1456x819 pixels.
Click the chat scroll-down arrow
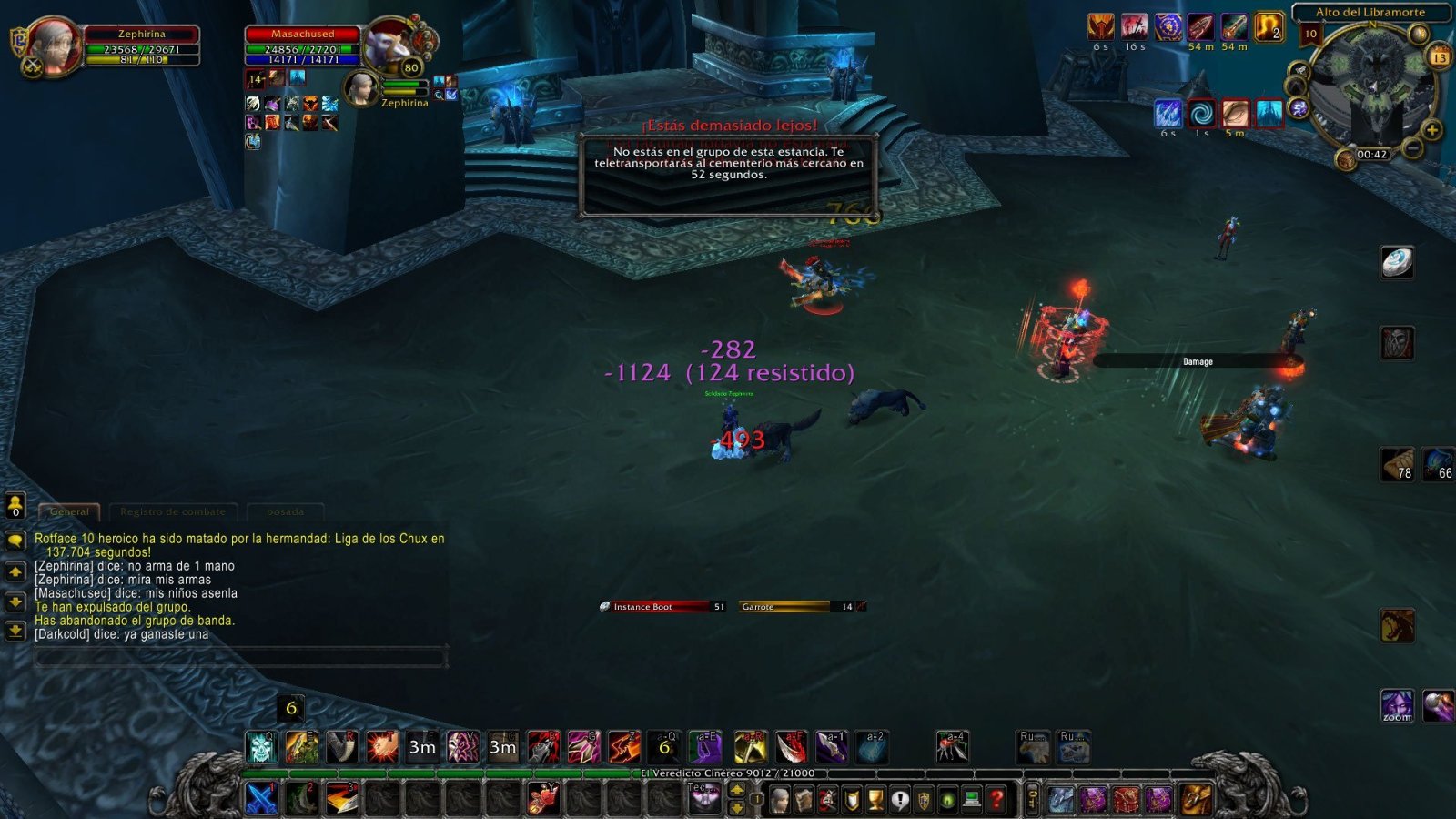coord(16,600)
